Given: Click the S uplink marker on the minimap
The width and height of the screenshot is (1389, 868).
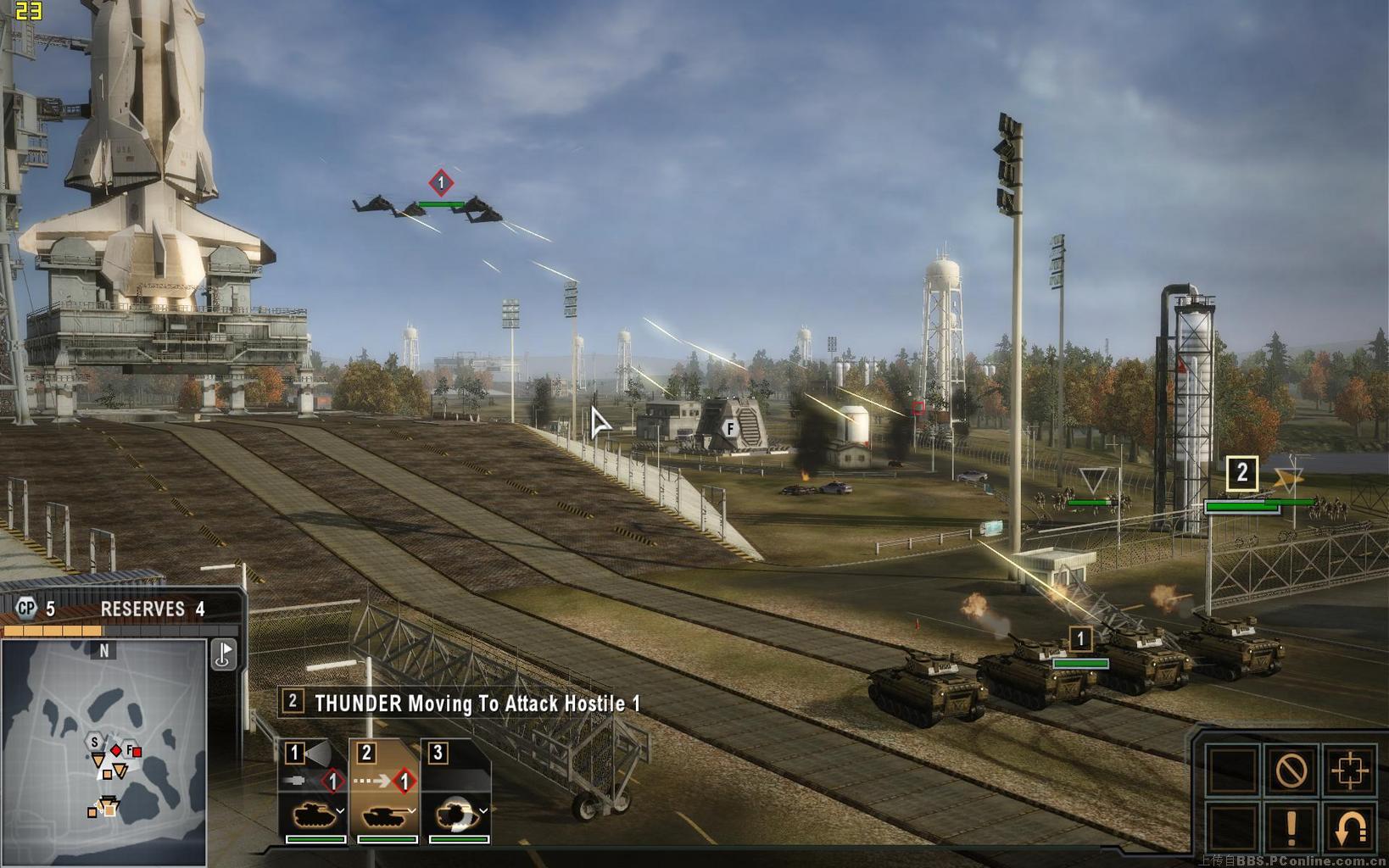Looking at the screenshot, I should pos(94,743).
